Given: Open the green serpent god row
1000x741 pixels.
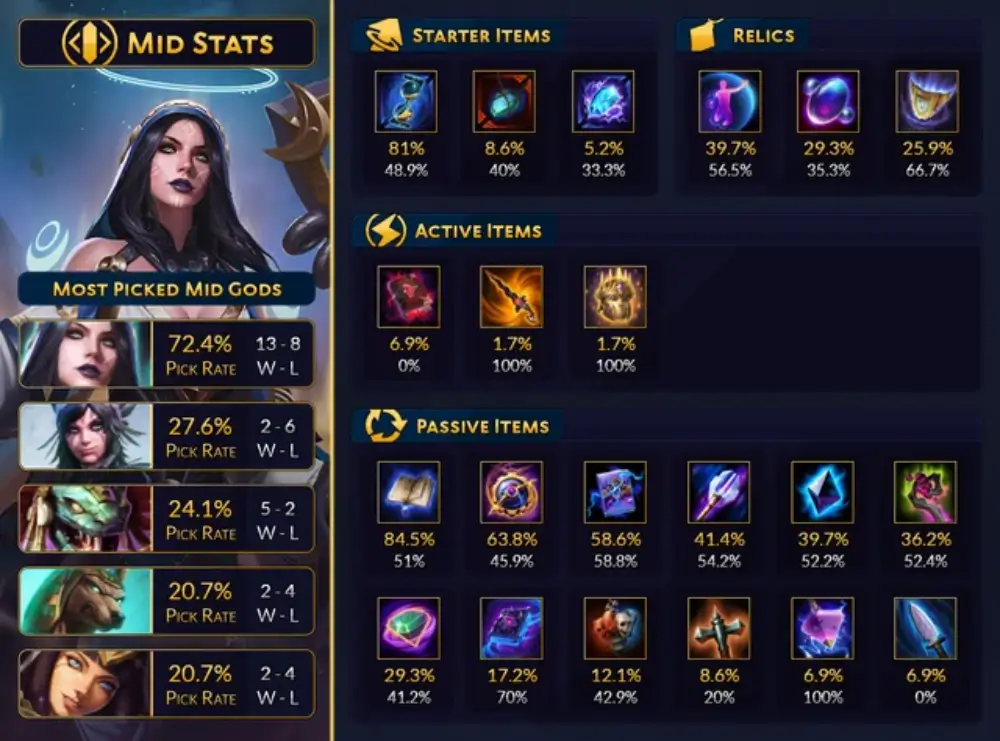Looking at the screenshot, I should (166, 518).
